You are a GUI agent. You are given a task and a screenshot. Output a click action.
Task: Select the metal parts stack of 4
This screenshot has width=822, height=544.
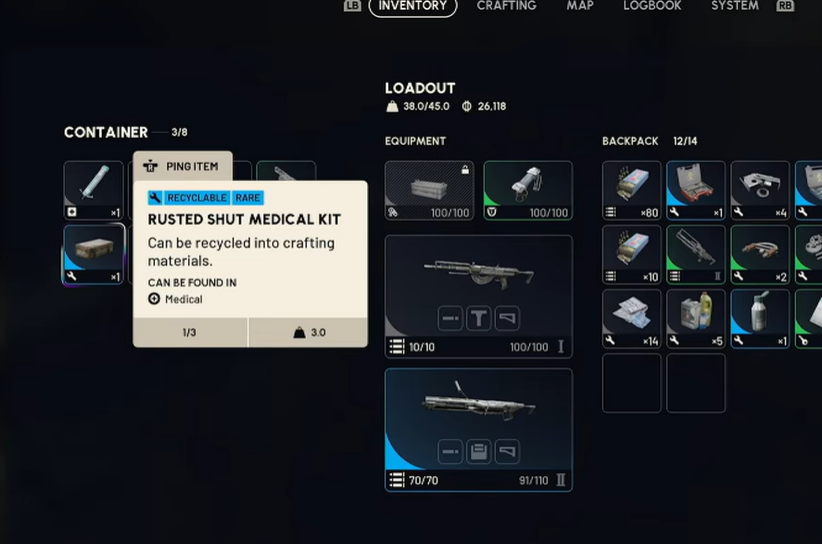(x=760, y=190)
